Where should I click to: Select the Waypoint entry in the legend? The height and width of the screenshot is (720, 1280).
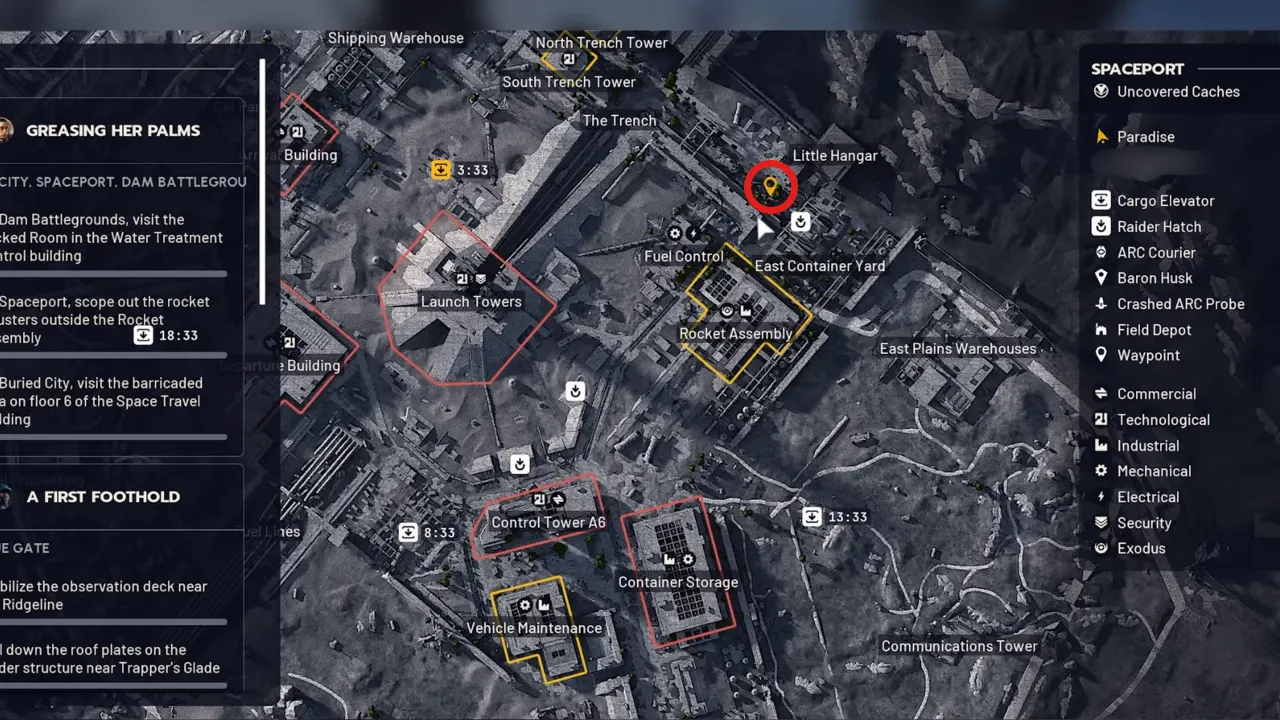pyautogui.click(x=1100, y=355)
